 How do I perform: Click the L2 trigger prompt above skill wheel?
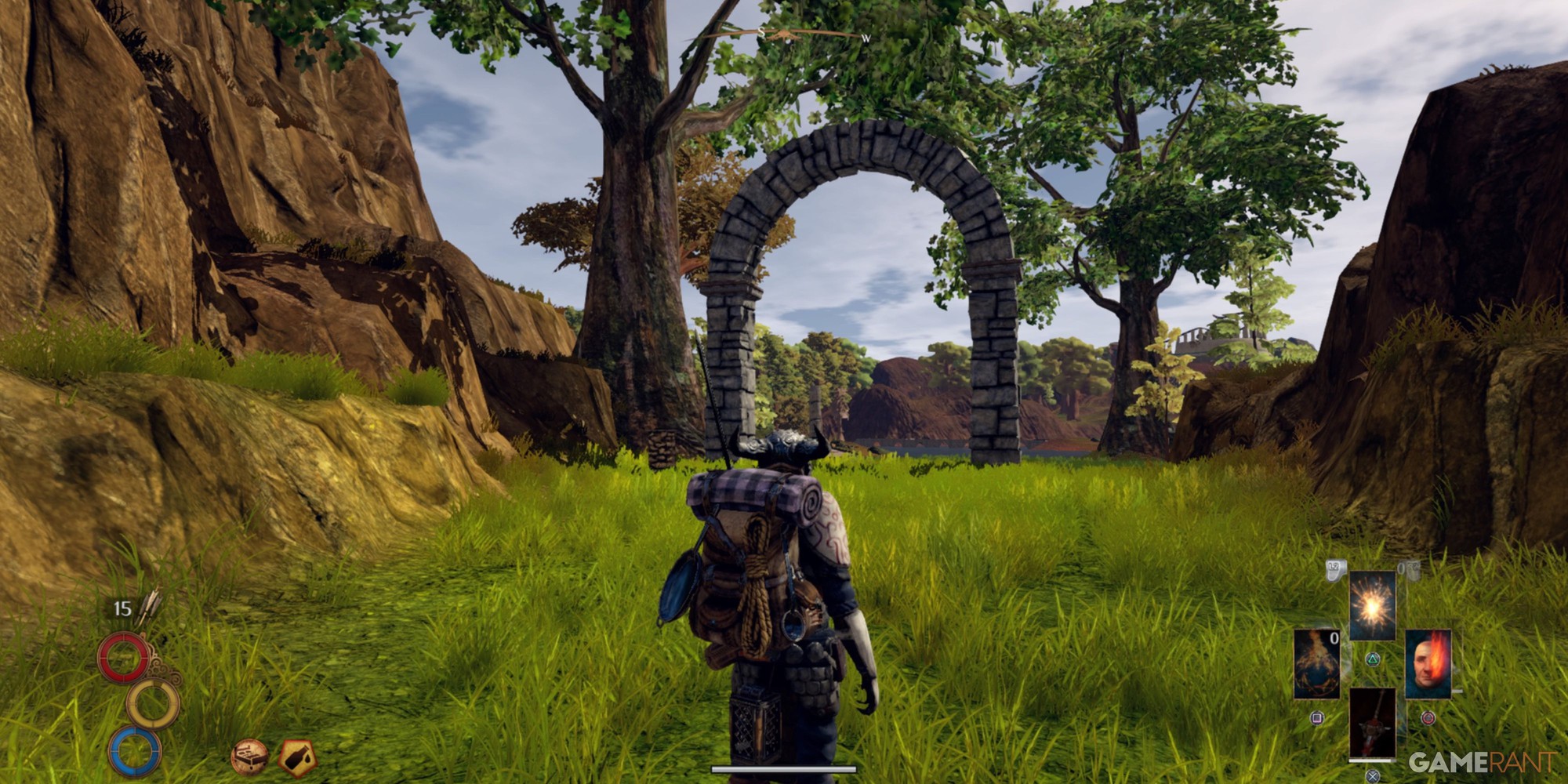tap(1334, 570)
